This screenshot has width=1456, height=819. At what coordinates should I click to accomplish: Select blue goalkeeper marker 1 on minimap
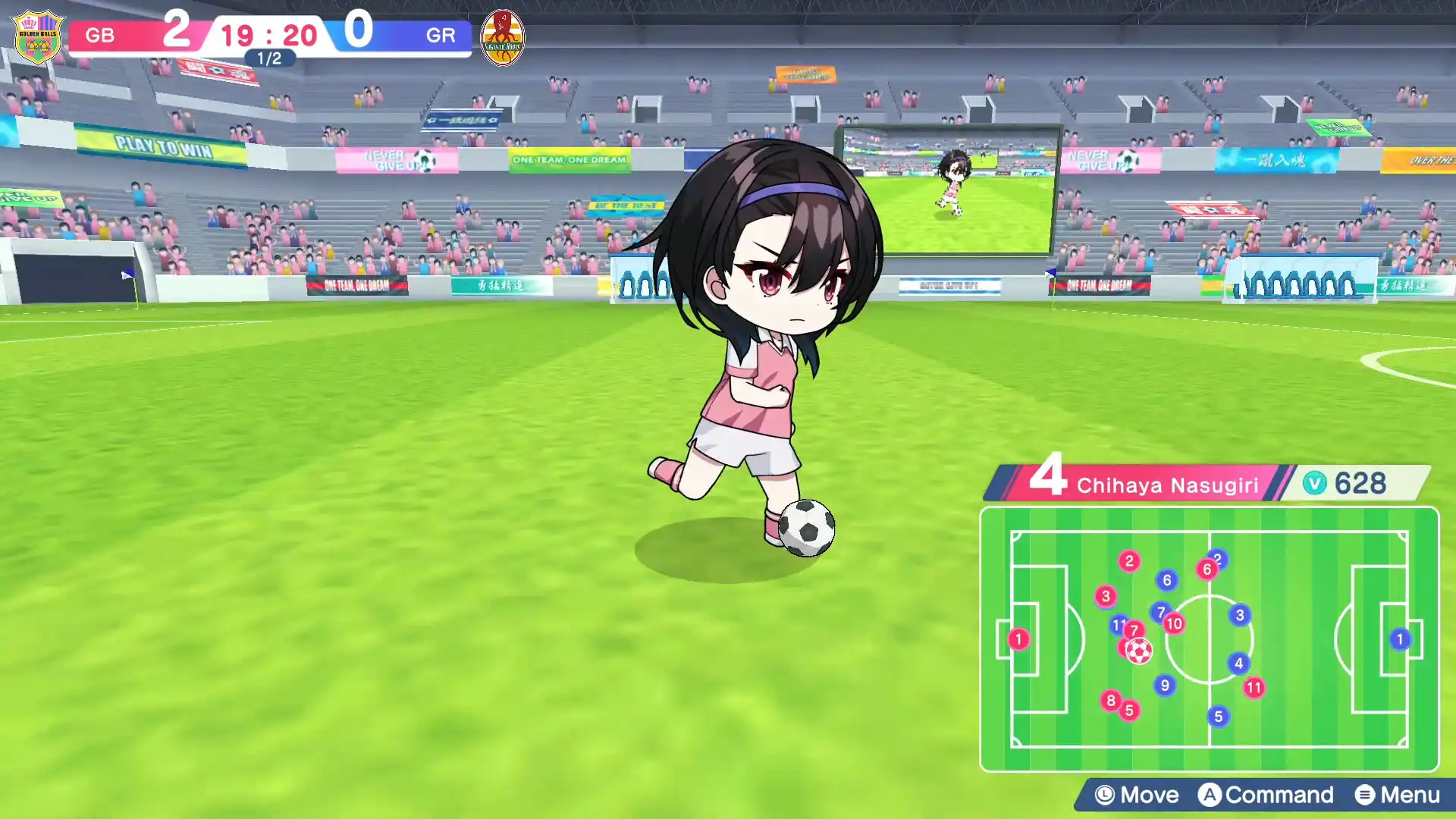(x=1399, y=639)
